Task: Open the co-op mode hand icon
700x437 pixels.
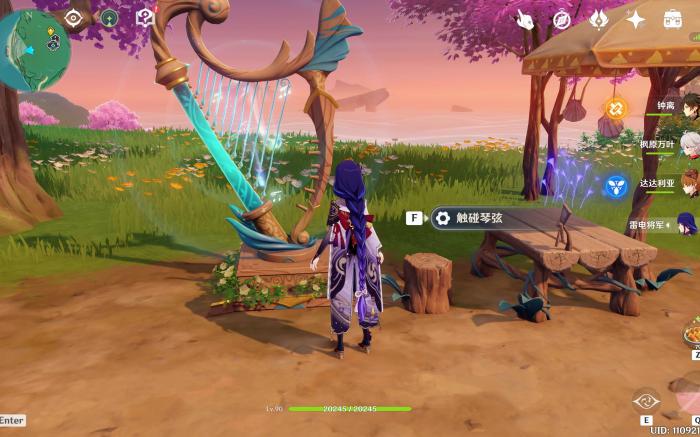Action: 526,19
